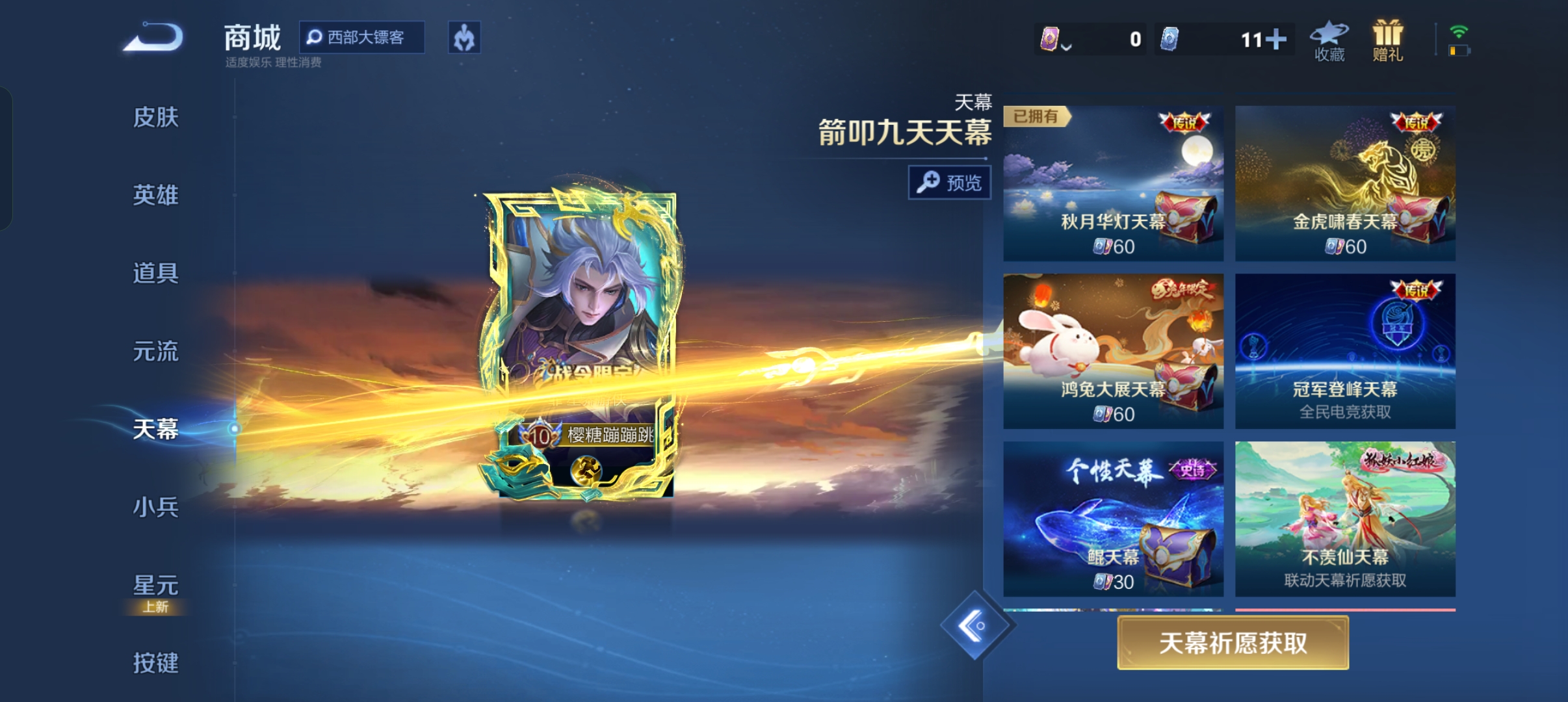
Task: Switch to the 皮肤 tab
Action: pyautogui.click(x=155, y=118)
